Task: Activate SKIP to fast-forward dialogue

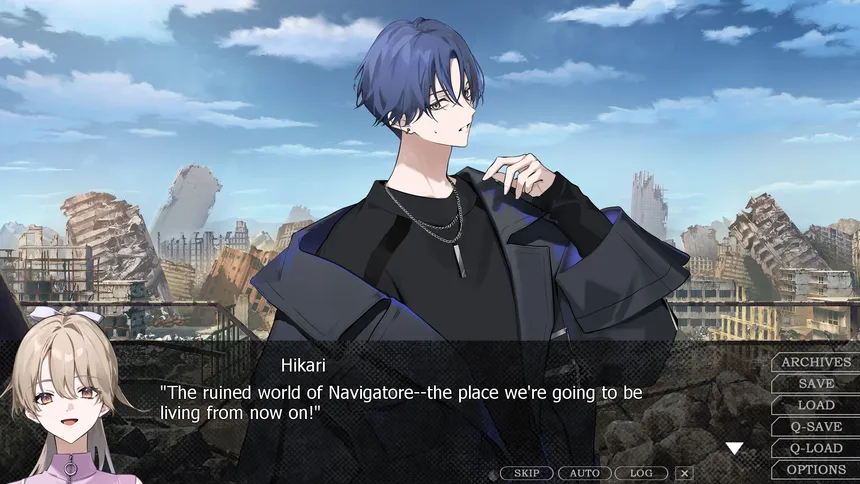Action: coord(526,473)
